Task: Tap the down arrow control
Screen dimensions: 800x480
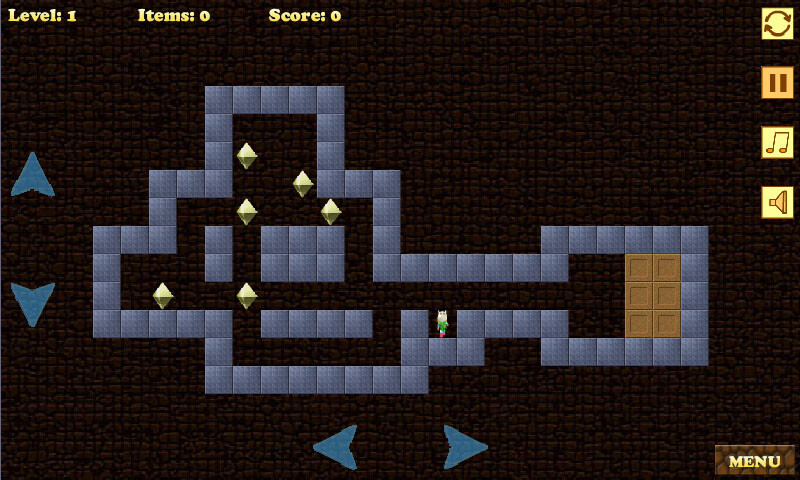Action: (33, 303)
